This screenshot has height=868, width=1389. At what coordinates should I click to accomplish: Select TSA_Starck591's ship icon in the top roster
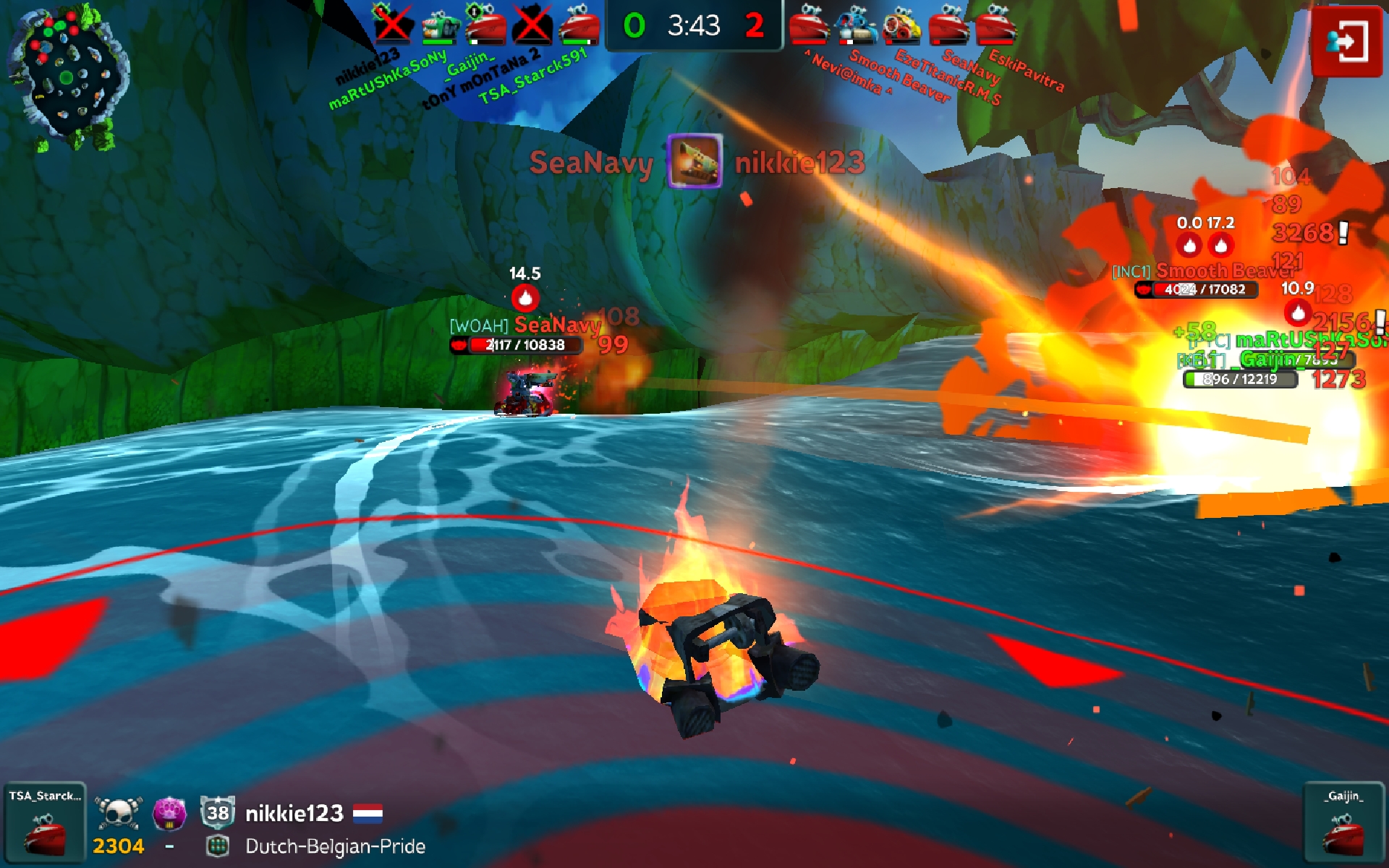pyautogui.click(x=579, y=25)
